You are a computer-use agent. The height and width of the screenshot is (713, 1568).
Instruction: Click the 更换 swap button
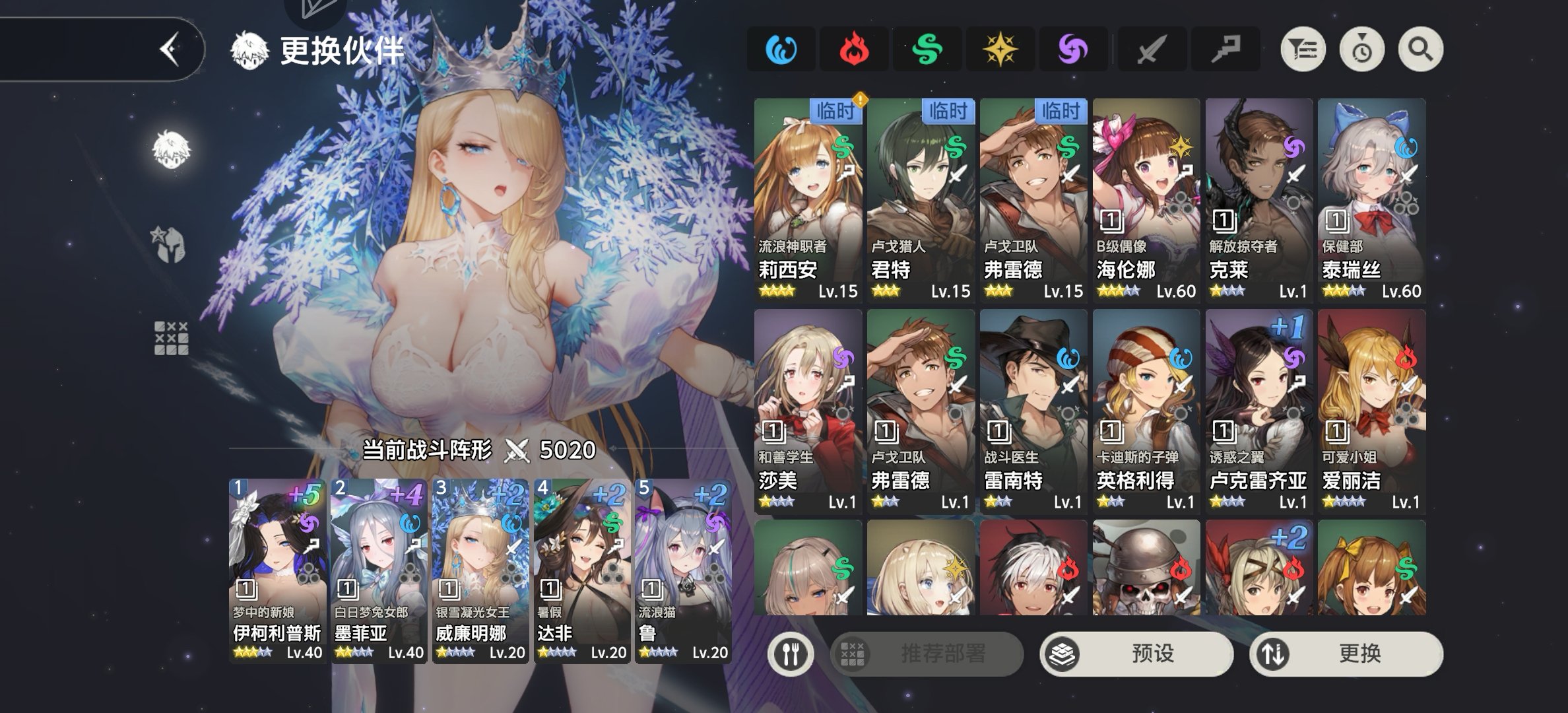coord(1346,654)
